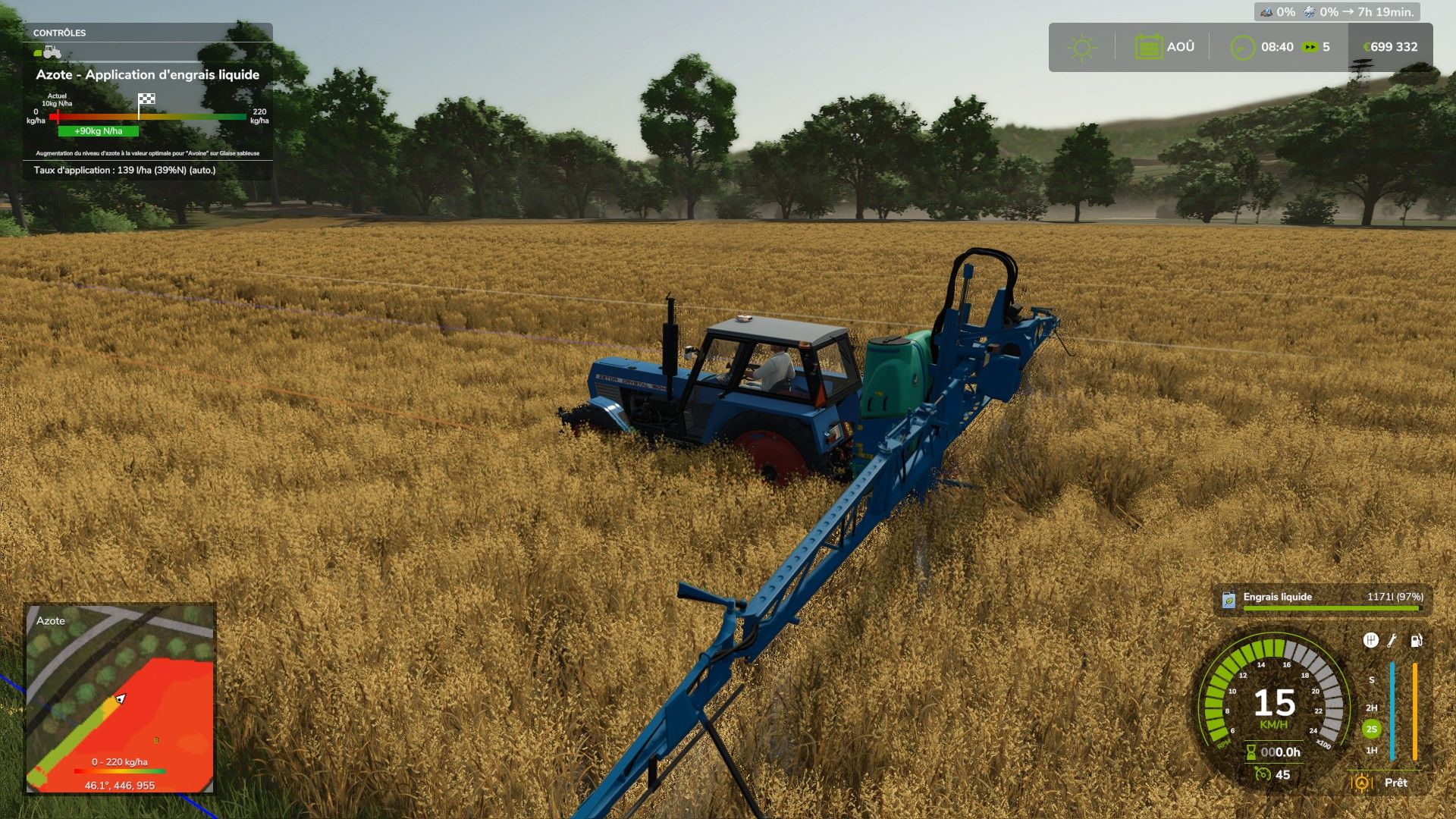
Task: Click the hourglass operating hours icon
Action: click(1250, 751)
